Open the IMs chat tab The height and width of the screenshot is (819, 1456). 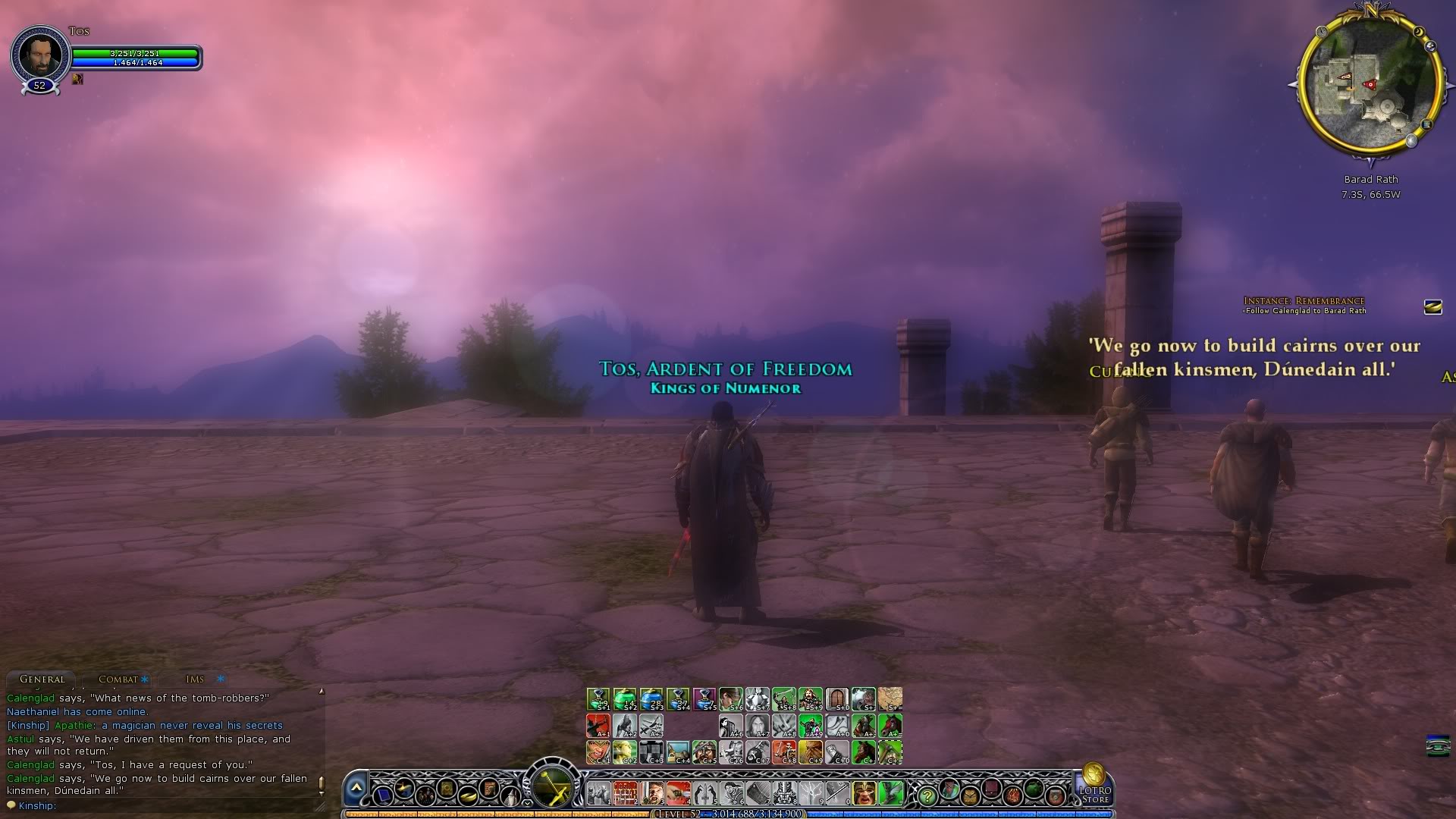195,679
